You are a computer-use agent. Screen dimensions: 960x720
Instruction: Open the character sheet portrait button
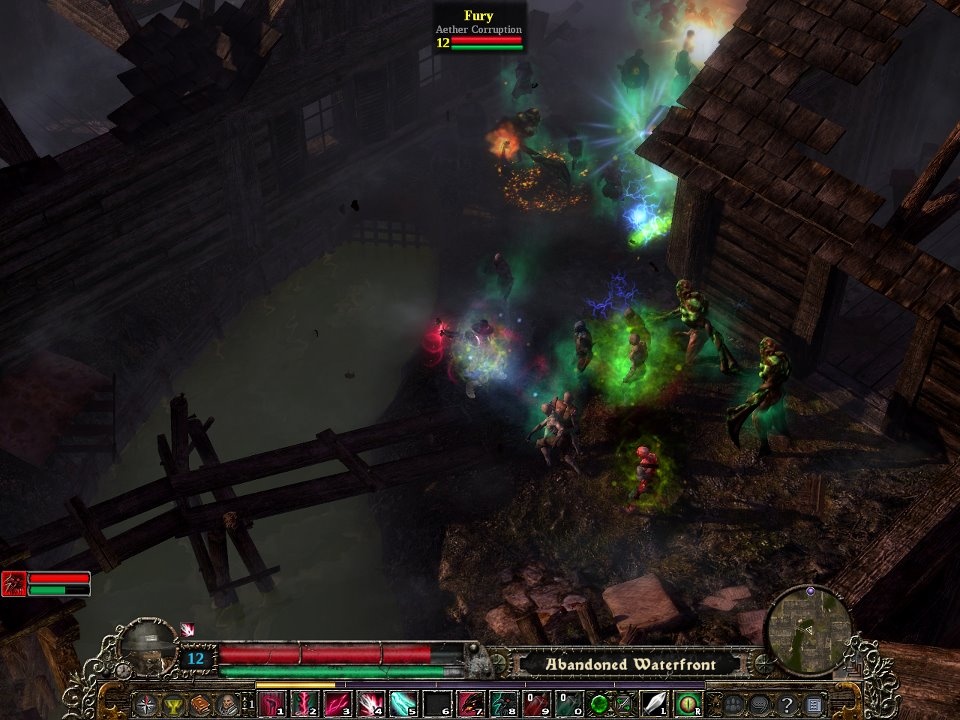point(228,704)
